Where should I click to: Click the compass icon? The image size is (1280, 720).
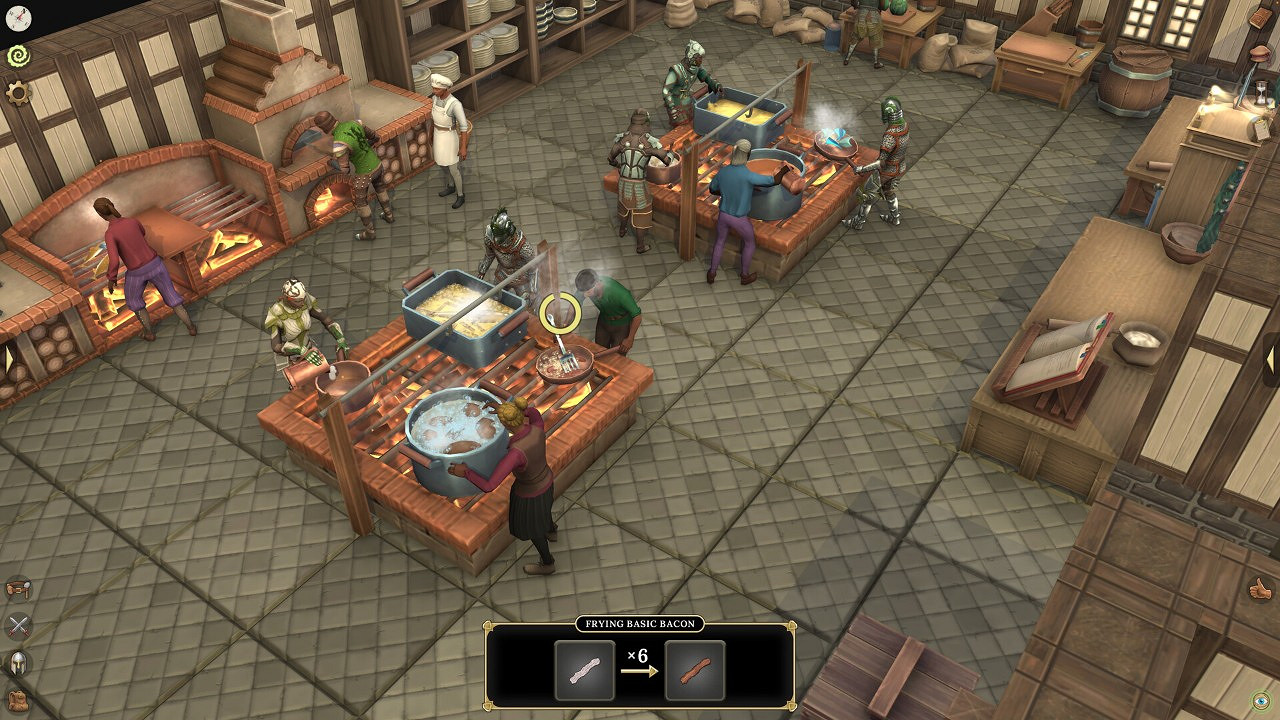coord(18,17)
